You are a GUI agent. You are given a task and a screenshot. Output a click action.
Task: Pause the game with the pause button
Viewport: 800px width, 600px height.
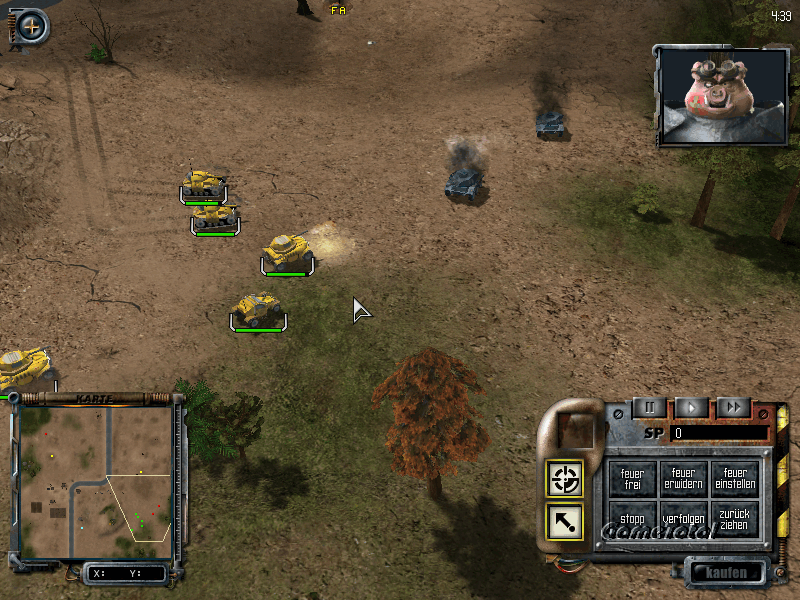click(x=649, y=407)
